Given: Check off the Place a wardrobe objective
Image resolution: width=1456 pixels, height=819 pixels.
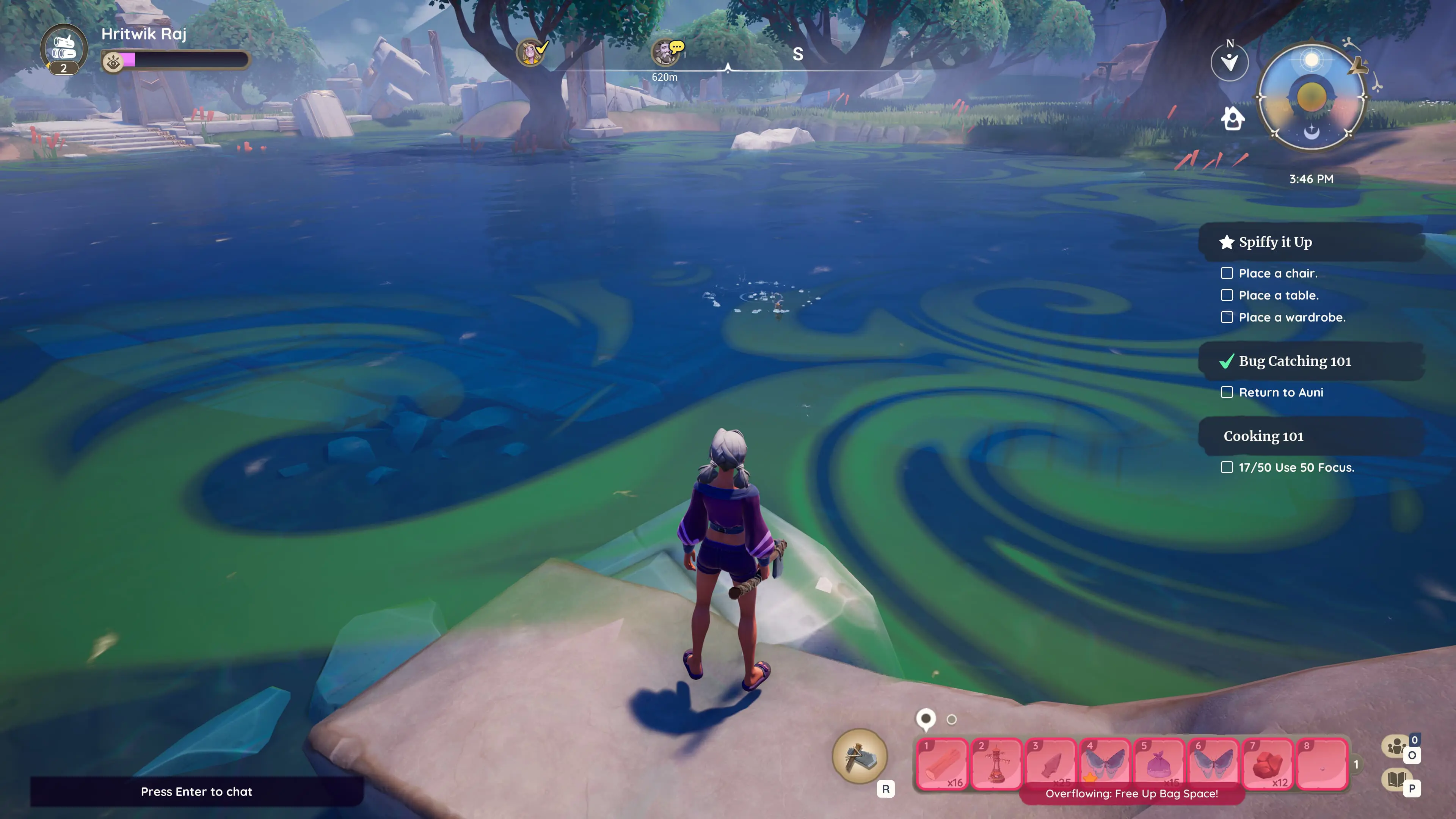Looking at the screenshot, I should click(x=1227, y=317).
